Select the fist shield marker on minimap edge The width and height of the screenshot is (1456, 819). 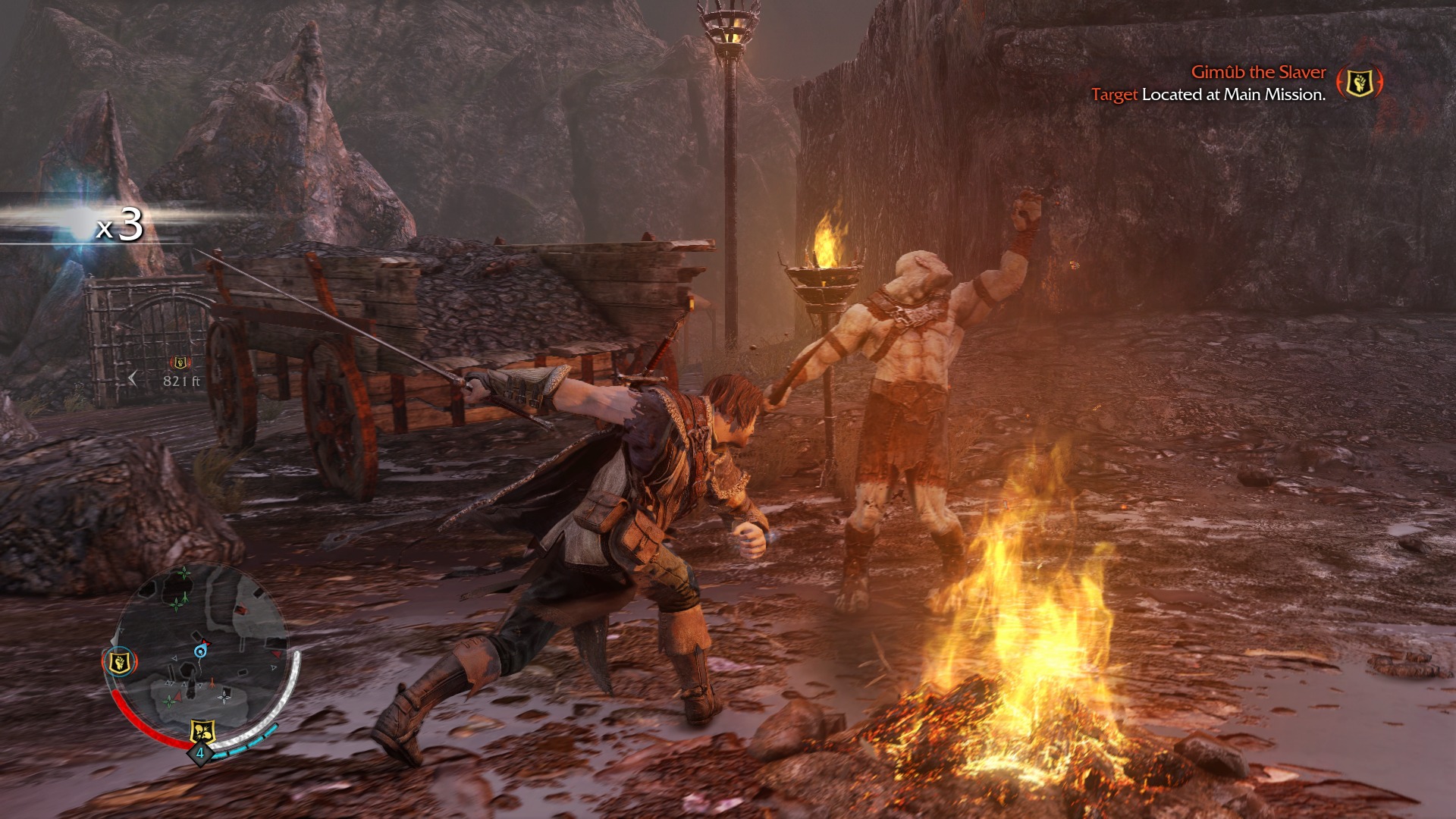119,662
